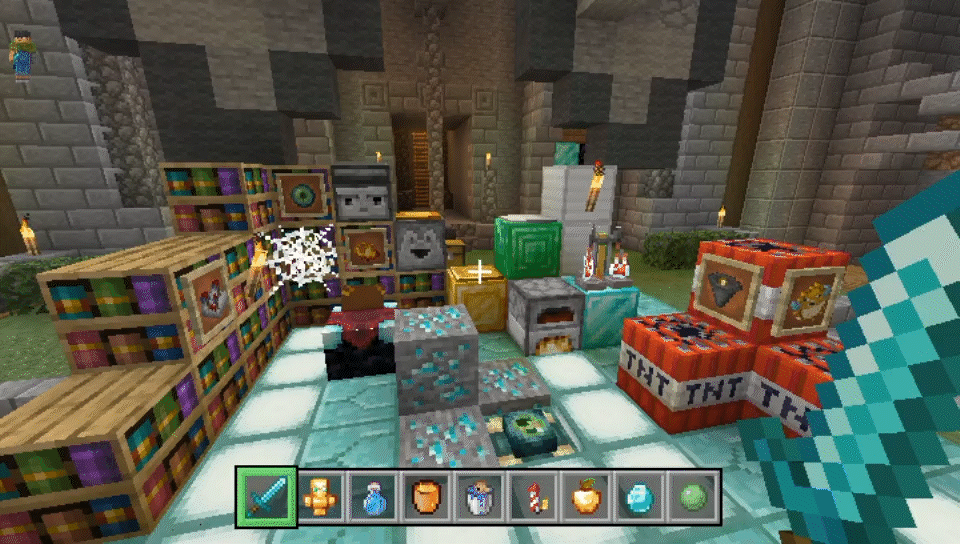Select the diamond sword hotbar slot
960x544 pixels.
tap(266, 496)
